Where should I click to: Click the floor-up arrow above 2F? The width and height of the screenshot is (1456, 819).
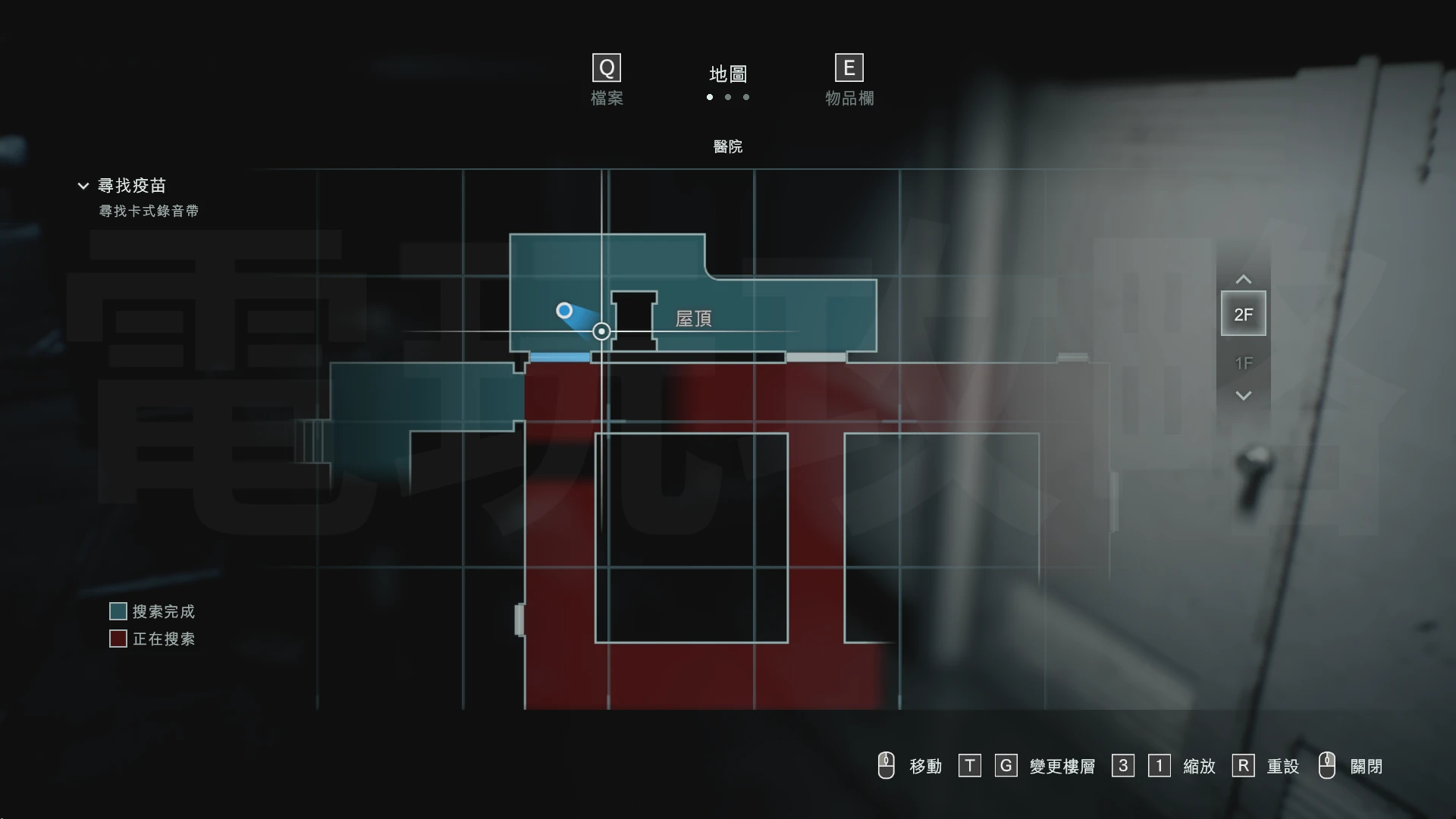(1243, 280)
